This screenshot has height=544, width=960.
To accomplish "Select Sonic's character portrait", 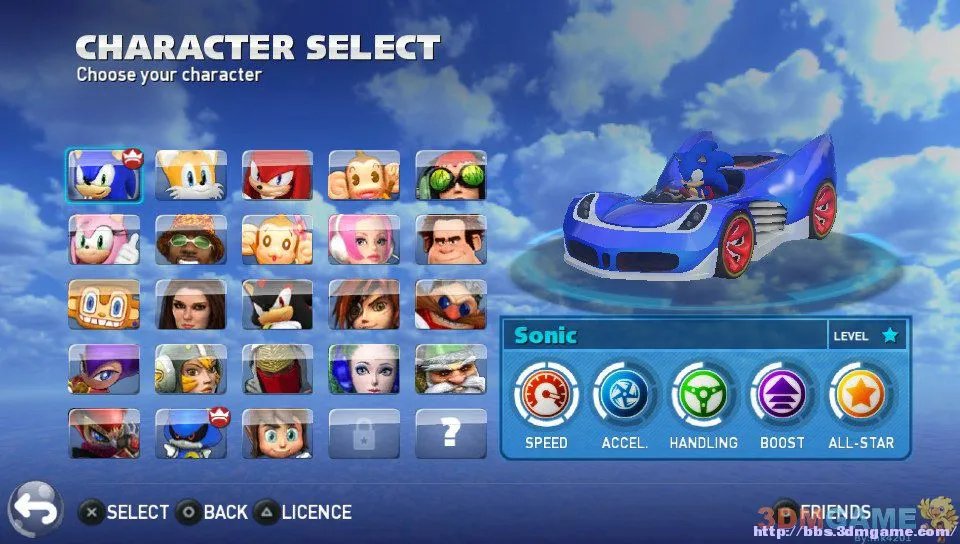I will [x=104, y=176].
